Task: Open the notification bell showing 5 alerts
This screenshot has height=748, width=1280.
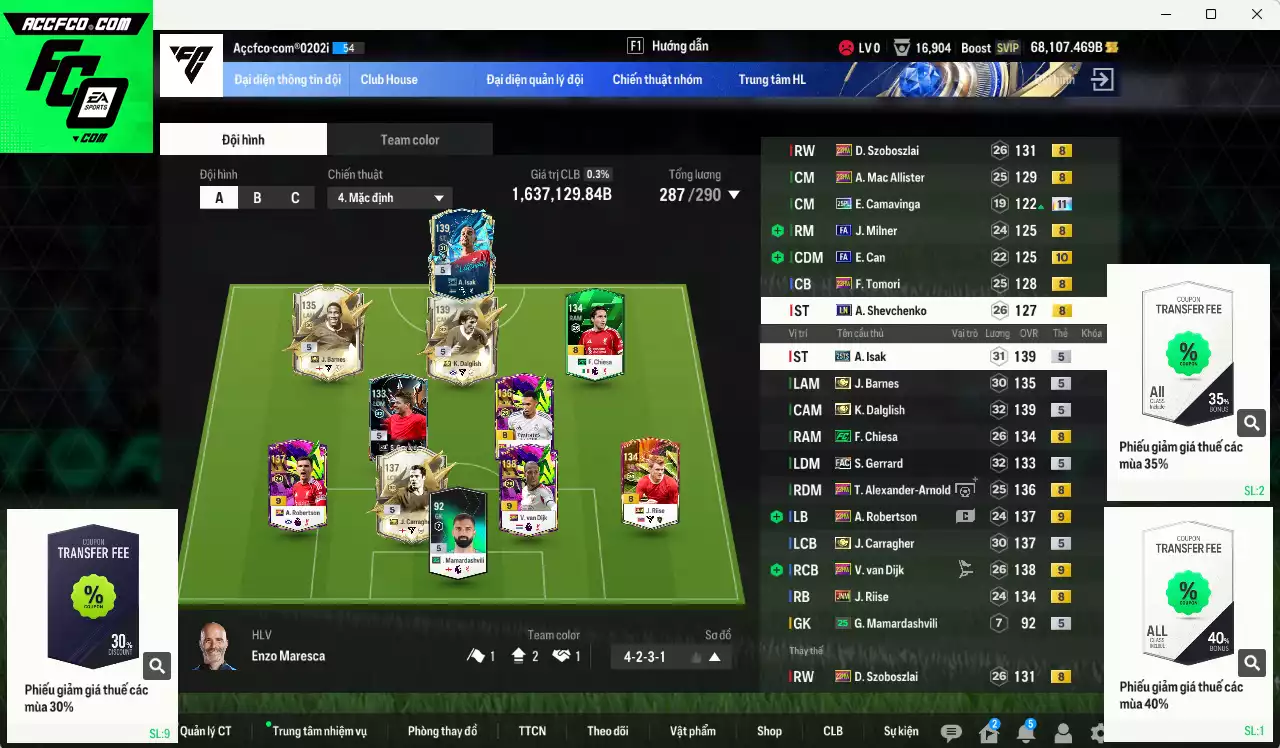Action: pos(1027,735)
